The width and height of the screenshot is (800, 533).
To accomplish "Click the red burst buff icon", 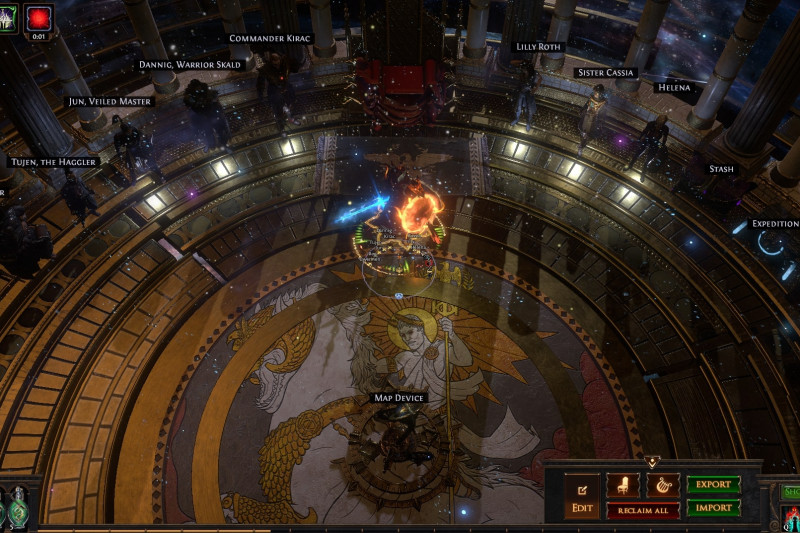I will pos(39,17).
